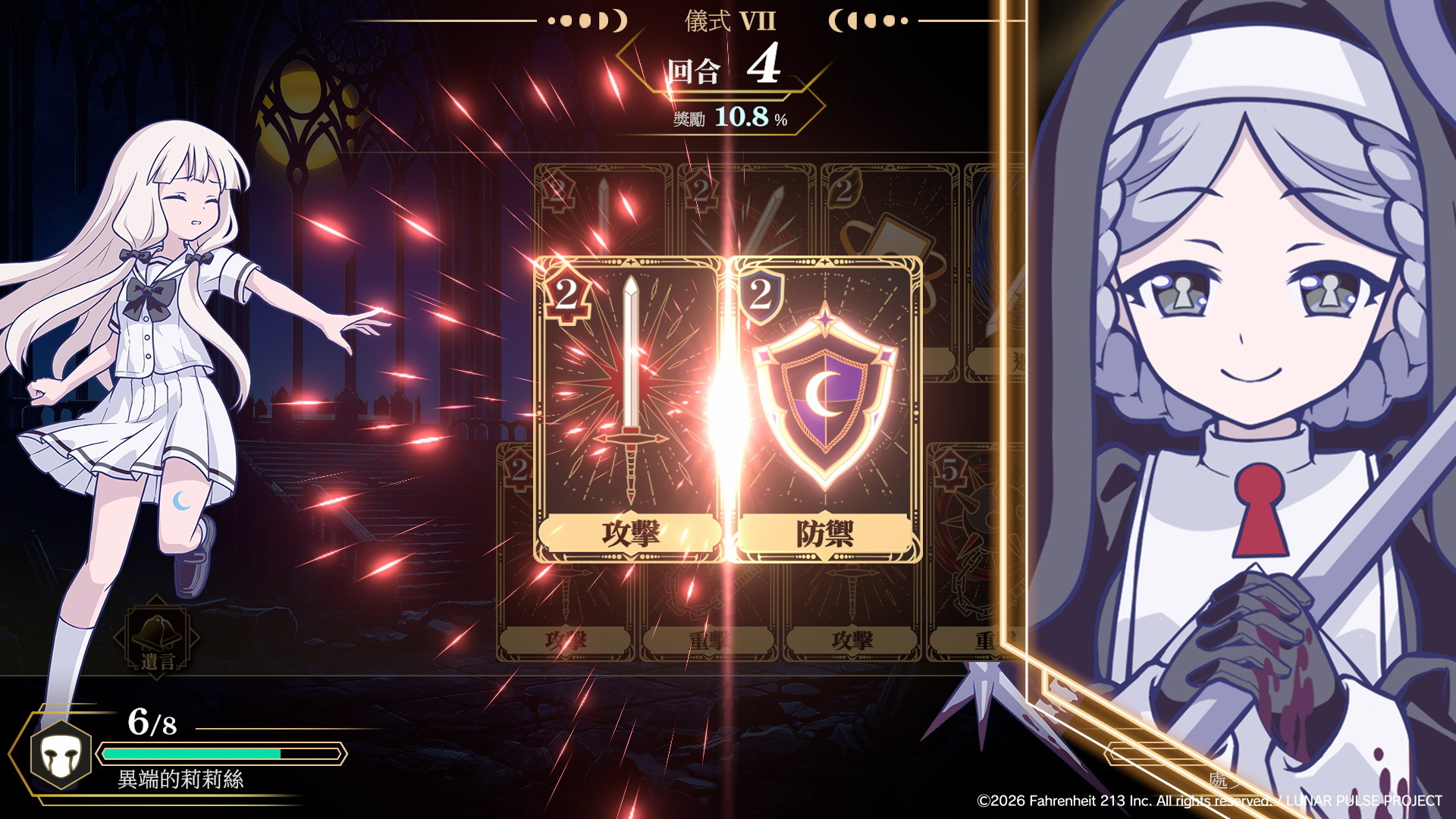Image resolution: width=1456 pixels, height=819 pixels.
Task: Select the highlighted 攻擊 sword card
Action: point(629,409)
